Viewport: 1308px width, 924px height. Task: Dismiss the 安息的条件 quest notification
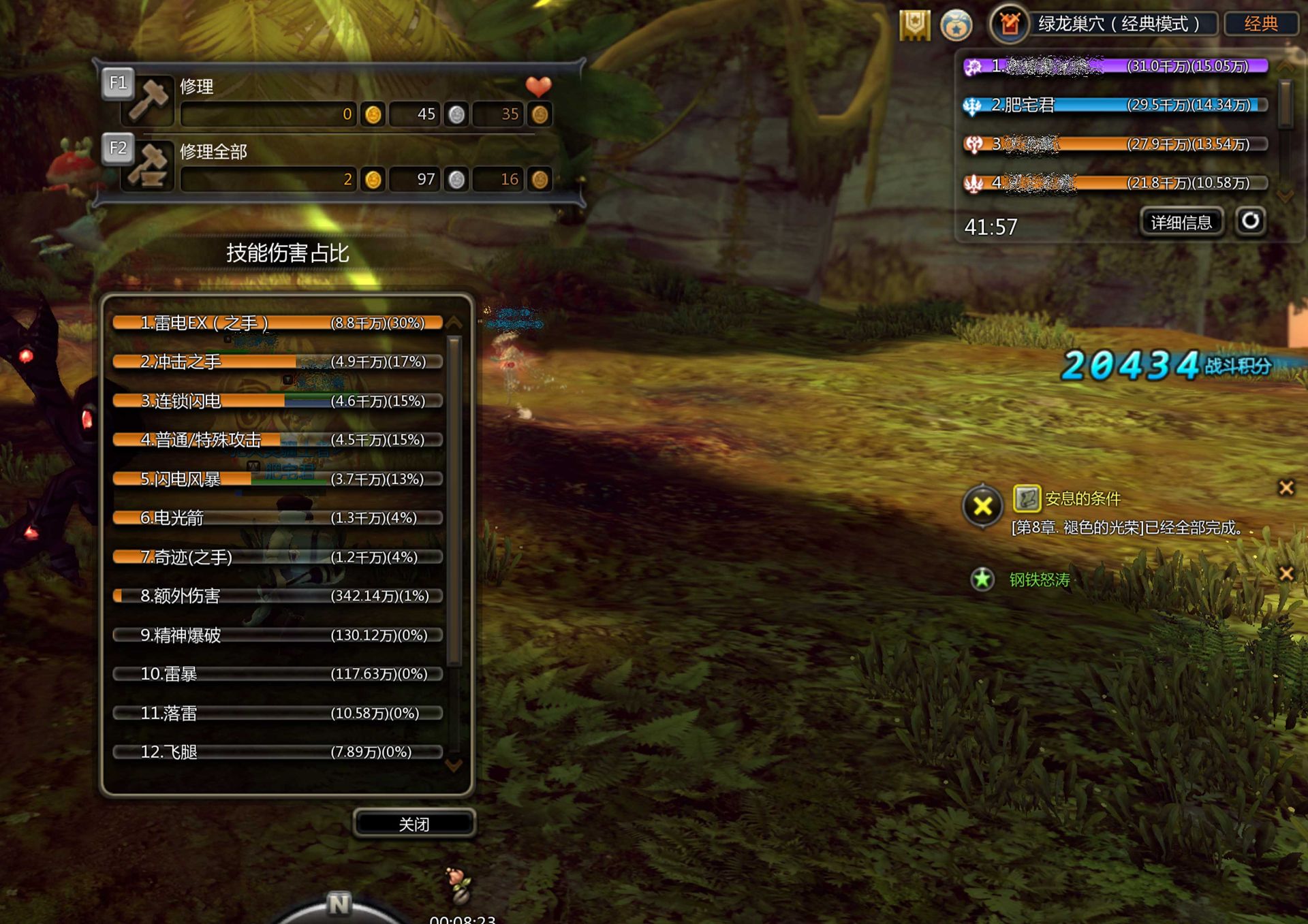pyautogui.click(x=1286, y=488)
